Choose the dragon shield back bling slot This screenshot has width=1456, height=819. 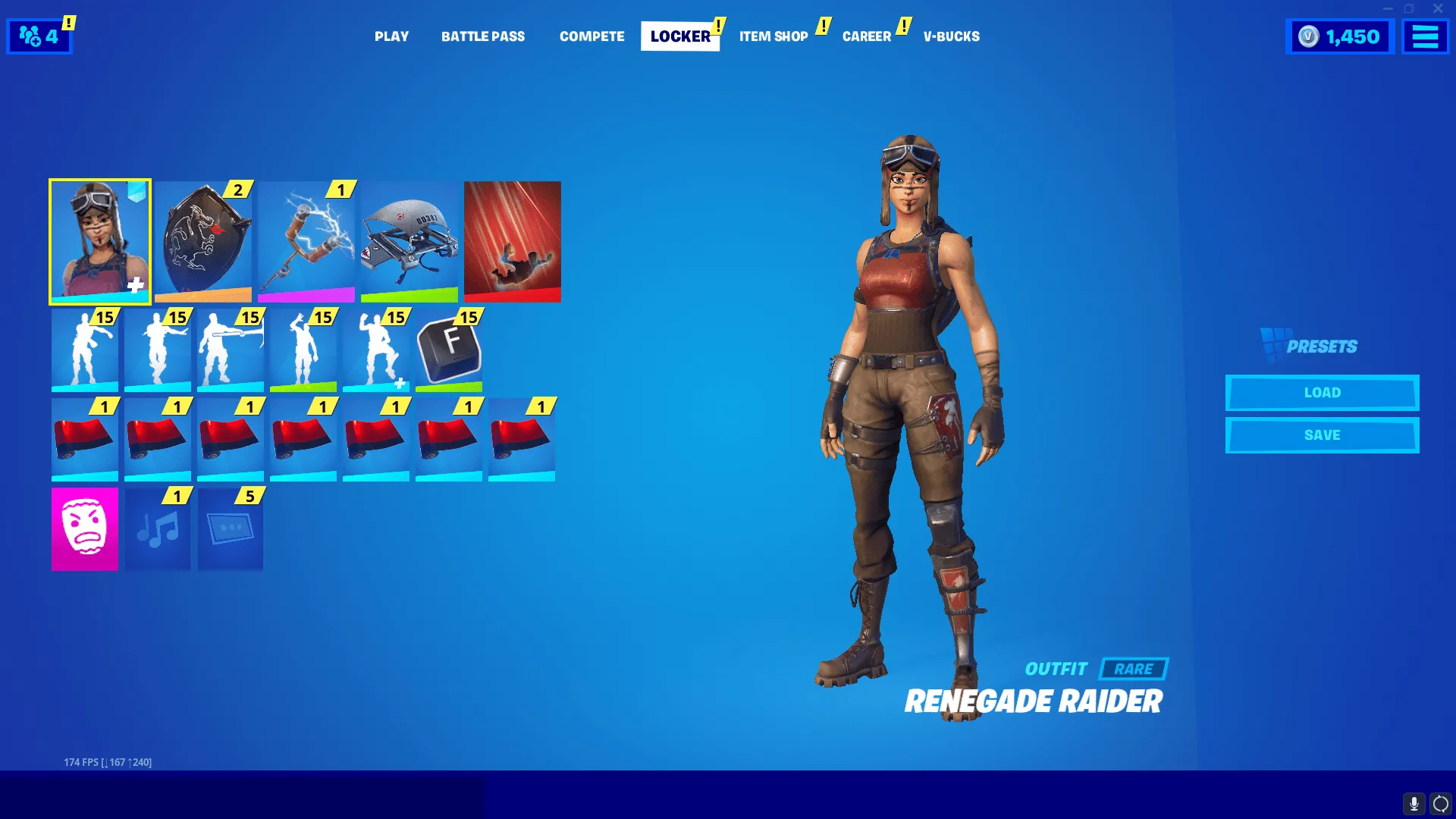pyautogui.click(x=203, y=241)
